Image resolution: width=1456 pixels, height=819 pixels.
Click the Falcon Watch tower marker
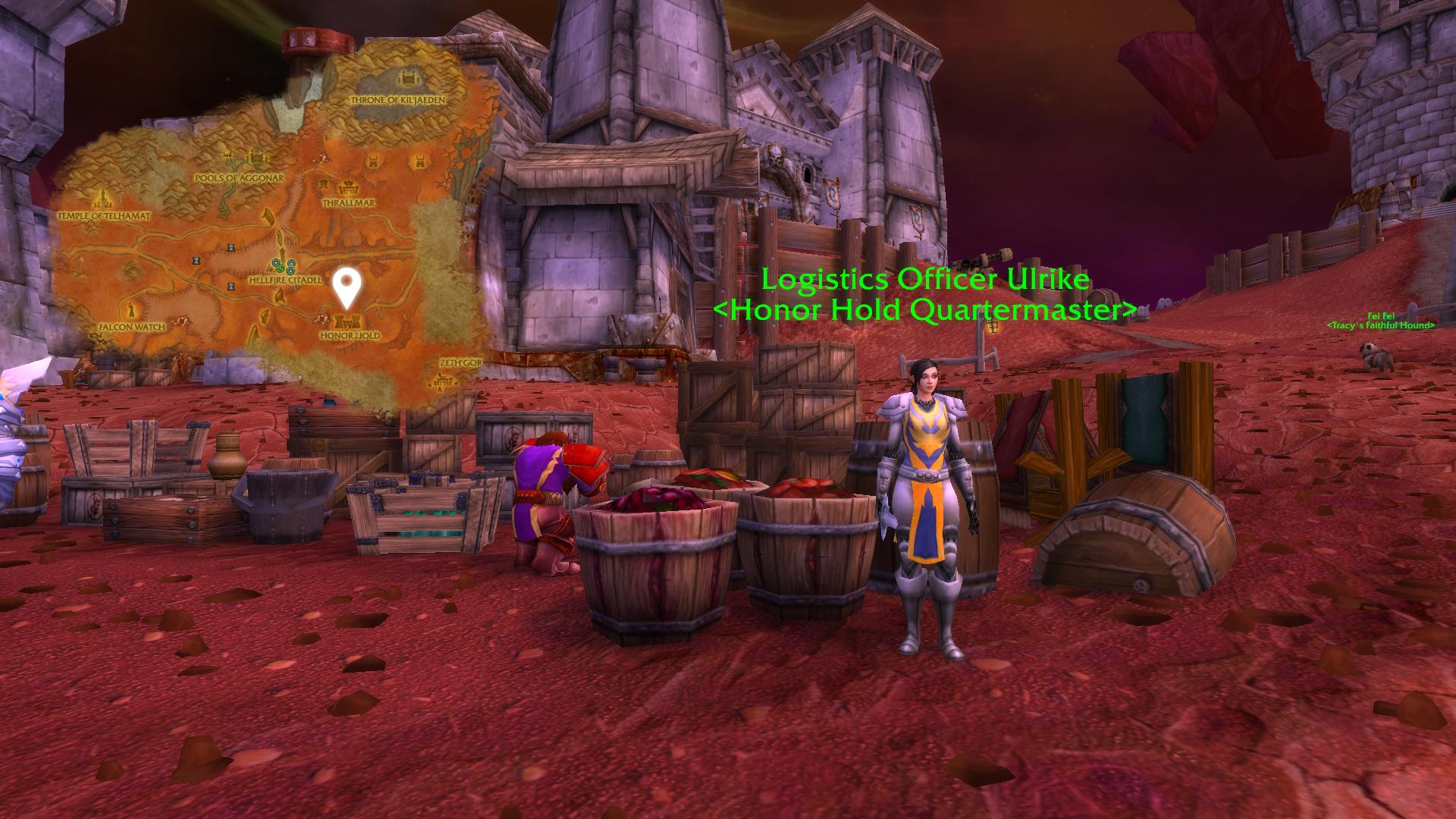pyautogui.click(x=132, y=310)
